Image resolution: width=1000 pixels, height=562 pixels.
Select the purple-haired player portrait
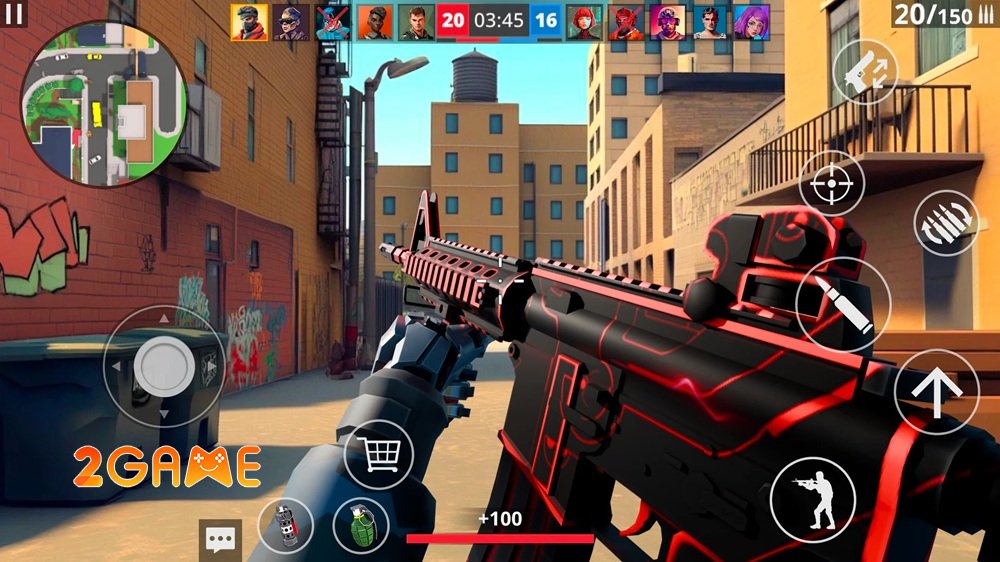(752, 22)
